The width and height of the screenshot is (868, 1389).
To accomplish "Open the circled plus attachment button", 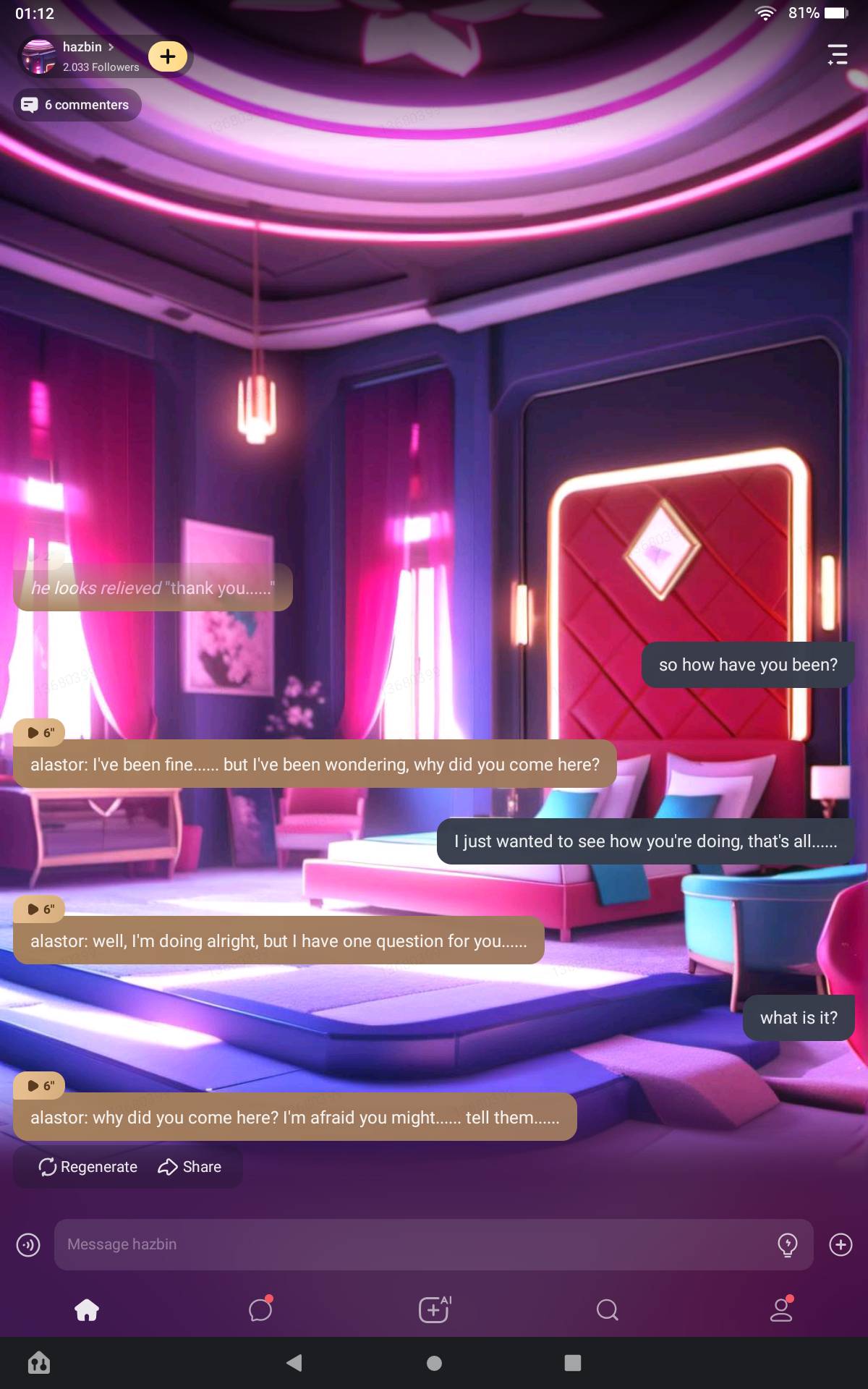I will pos(841,1244).
